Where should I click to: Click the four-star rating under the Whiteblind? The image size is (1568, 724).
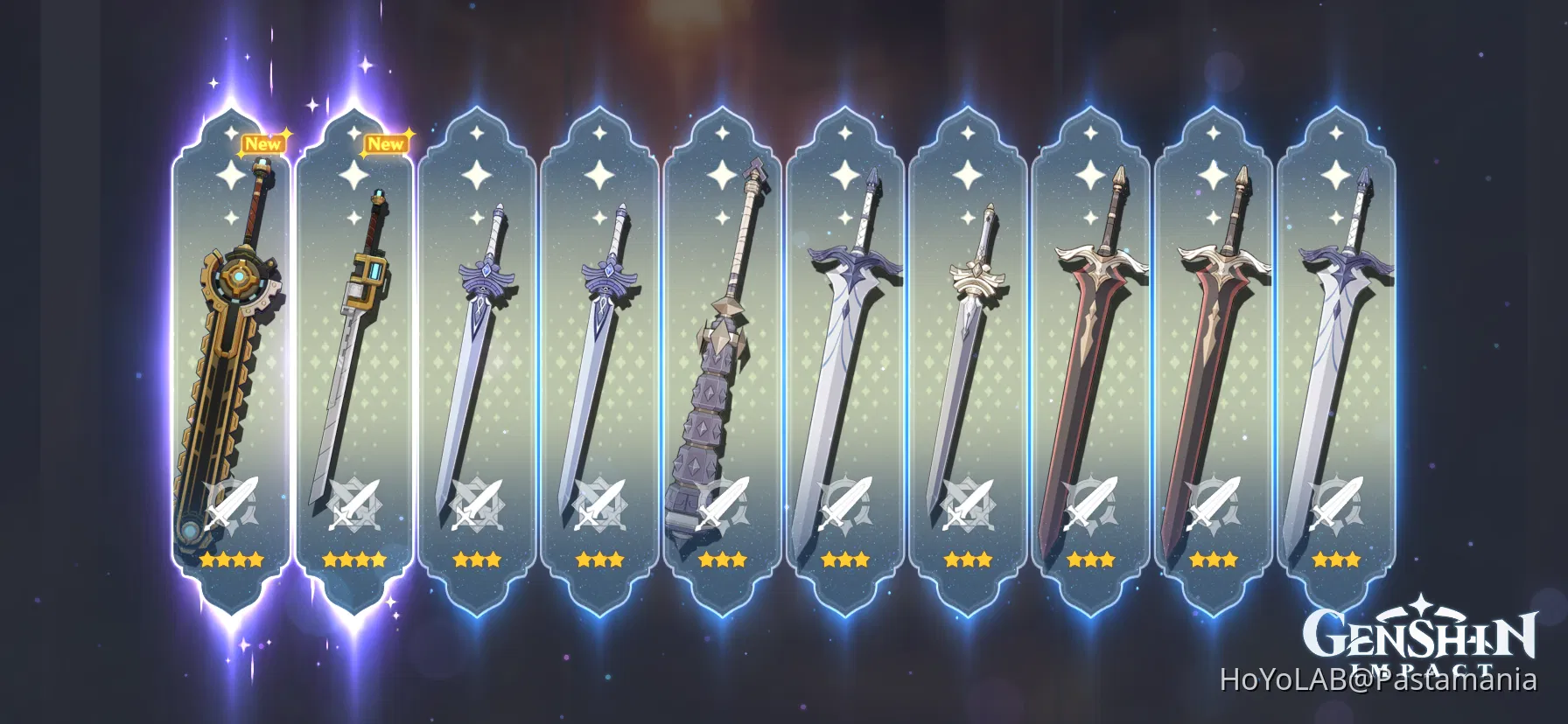click(x=232, y=560)
